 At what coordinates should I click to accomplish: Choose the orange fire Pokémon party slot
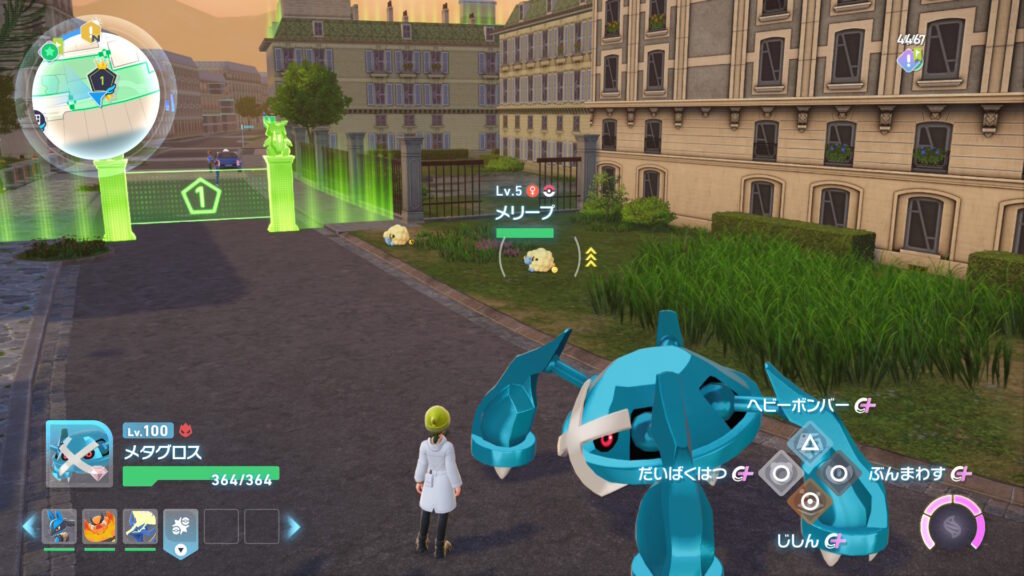point(99,525)
